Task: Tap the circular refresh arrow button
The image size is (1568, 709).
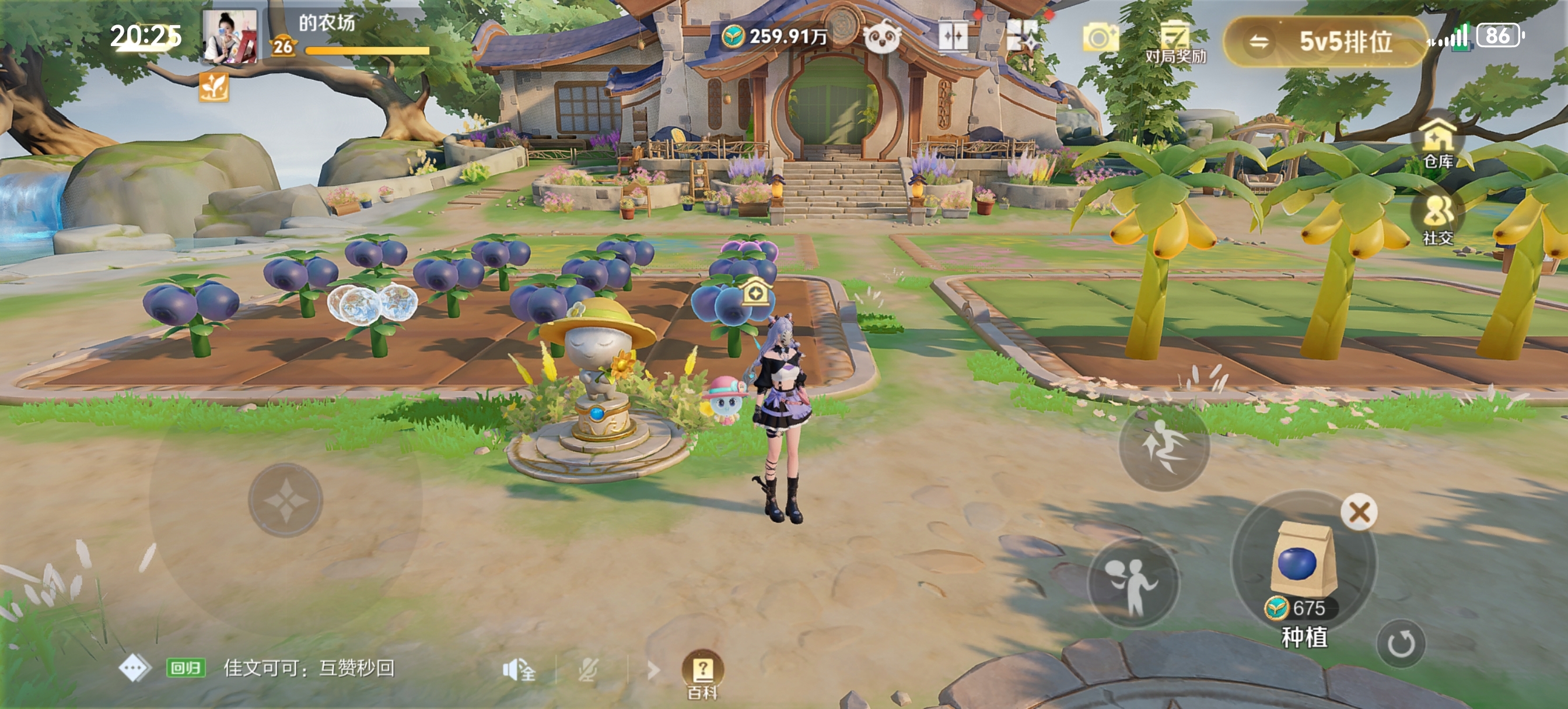Action: 1401,643
